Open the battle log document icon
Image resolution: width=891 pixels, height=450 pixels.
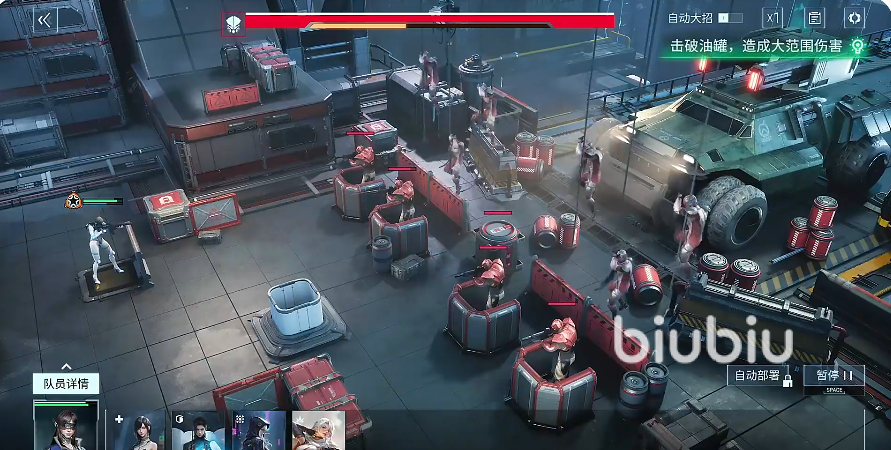[x=814, y=18]
